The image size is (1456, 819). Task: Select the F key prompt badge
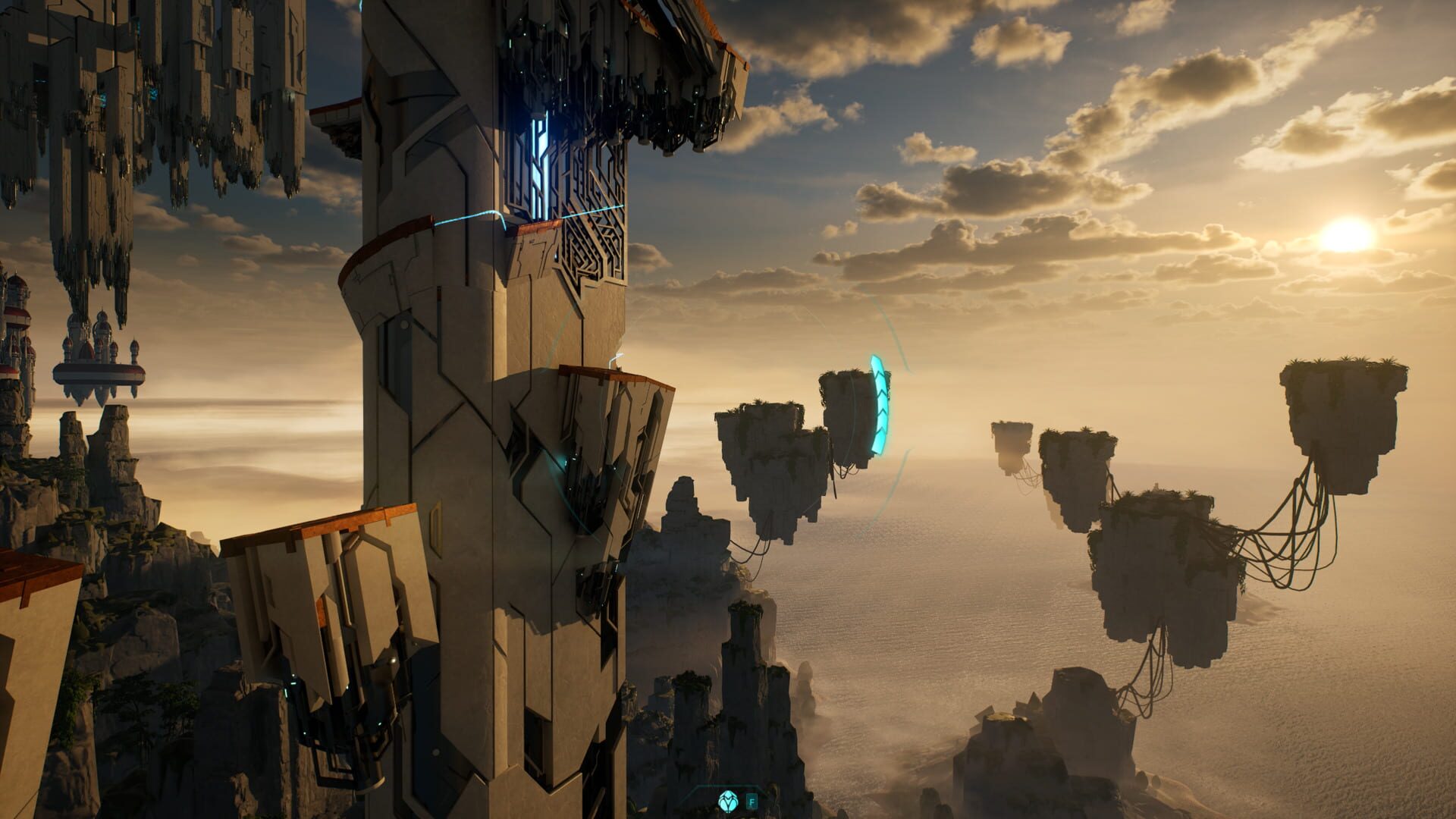[x=752, y=801]
